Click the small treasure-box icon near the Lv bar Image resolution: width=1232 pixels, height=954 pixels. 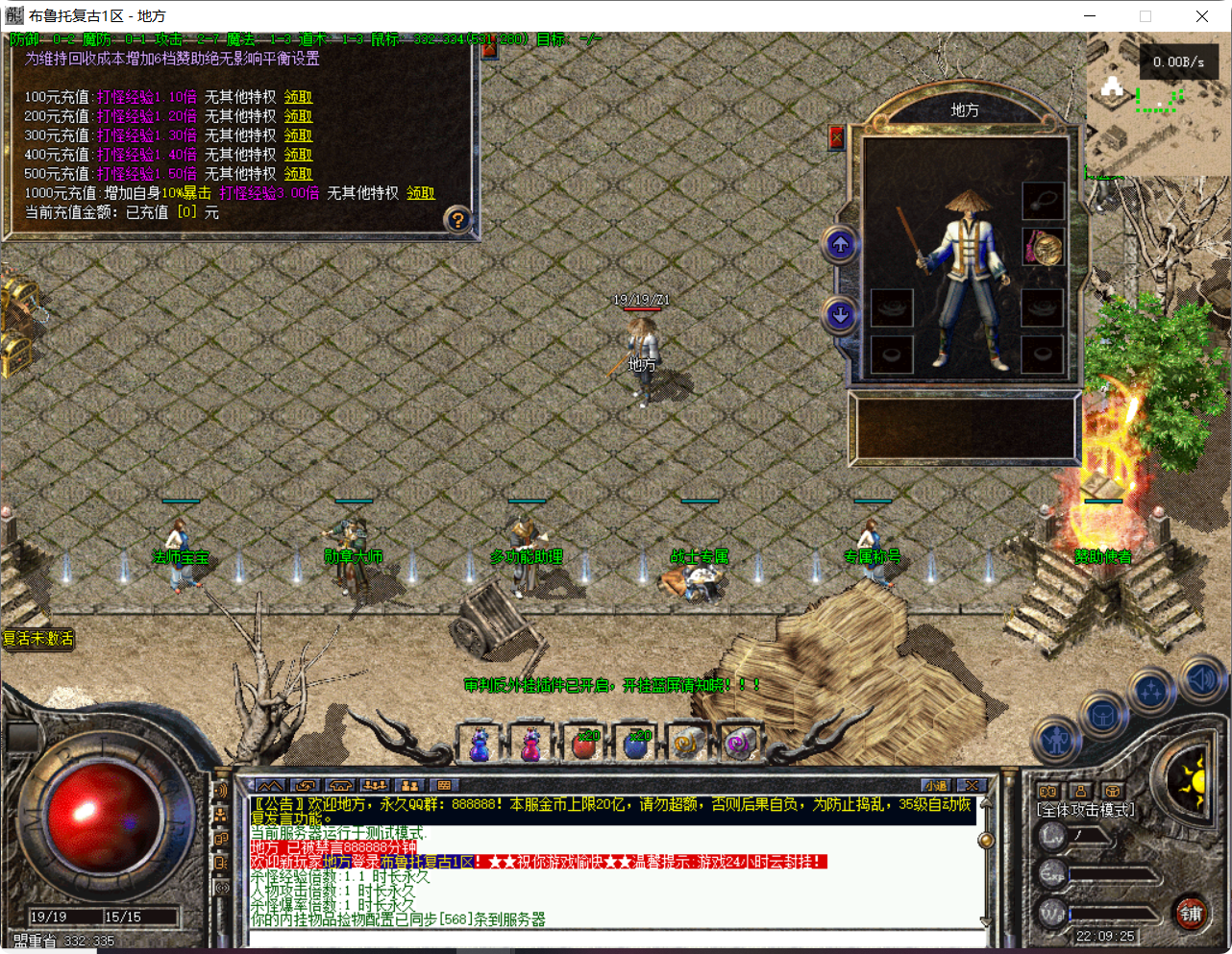(1112, 792)
